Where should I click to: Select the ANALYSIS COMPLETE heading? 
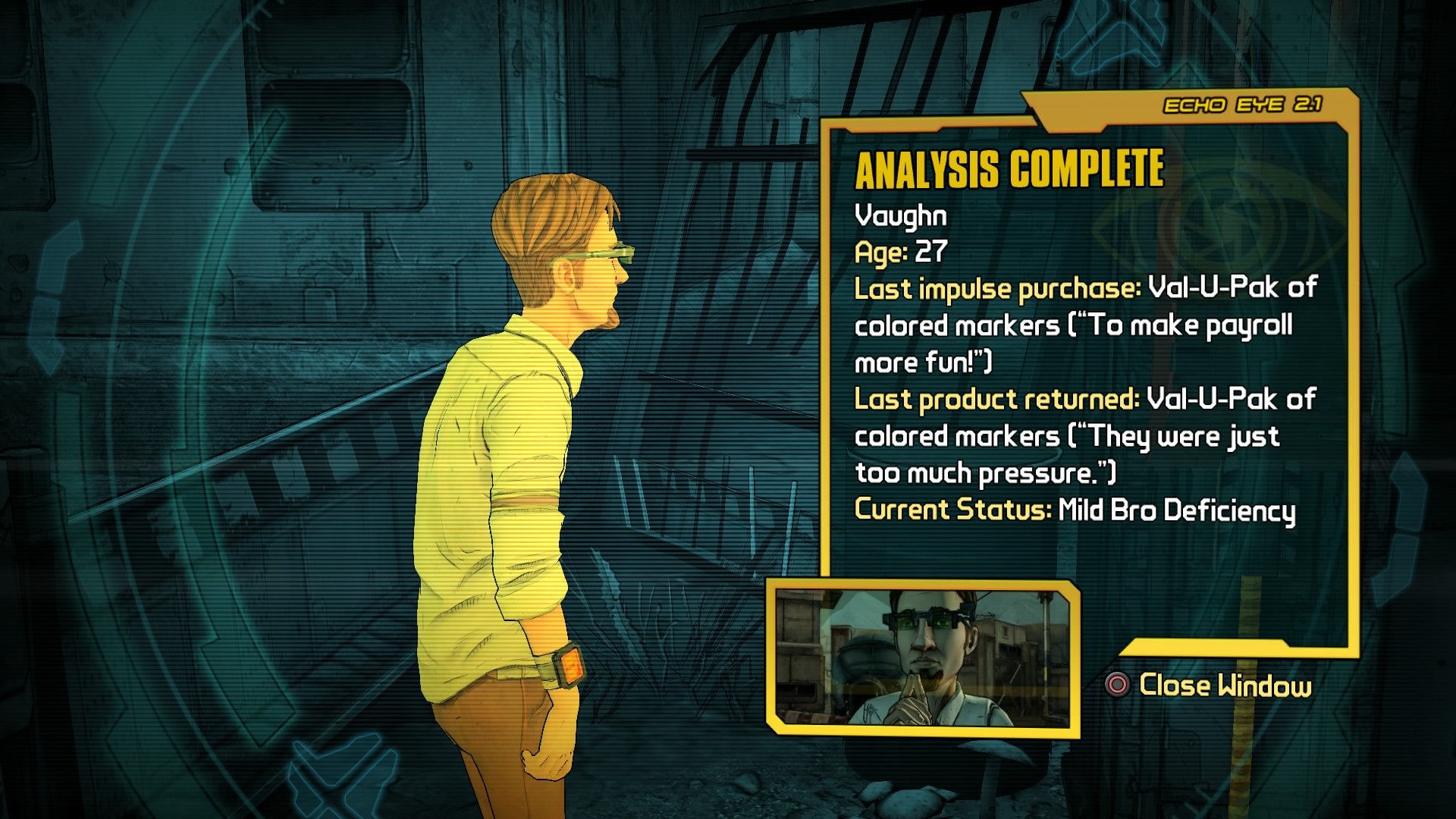click(1009, 171)
